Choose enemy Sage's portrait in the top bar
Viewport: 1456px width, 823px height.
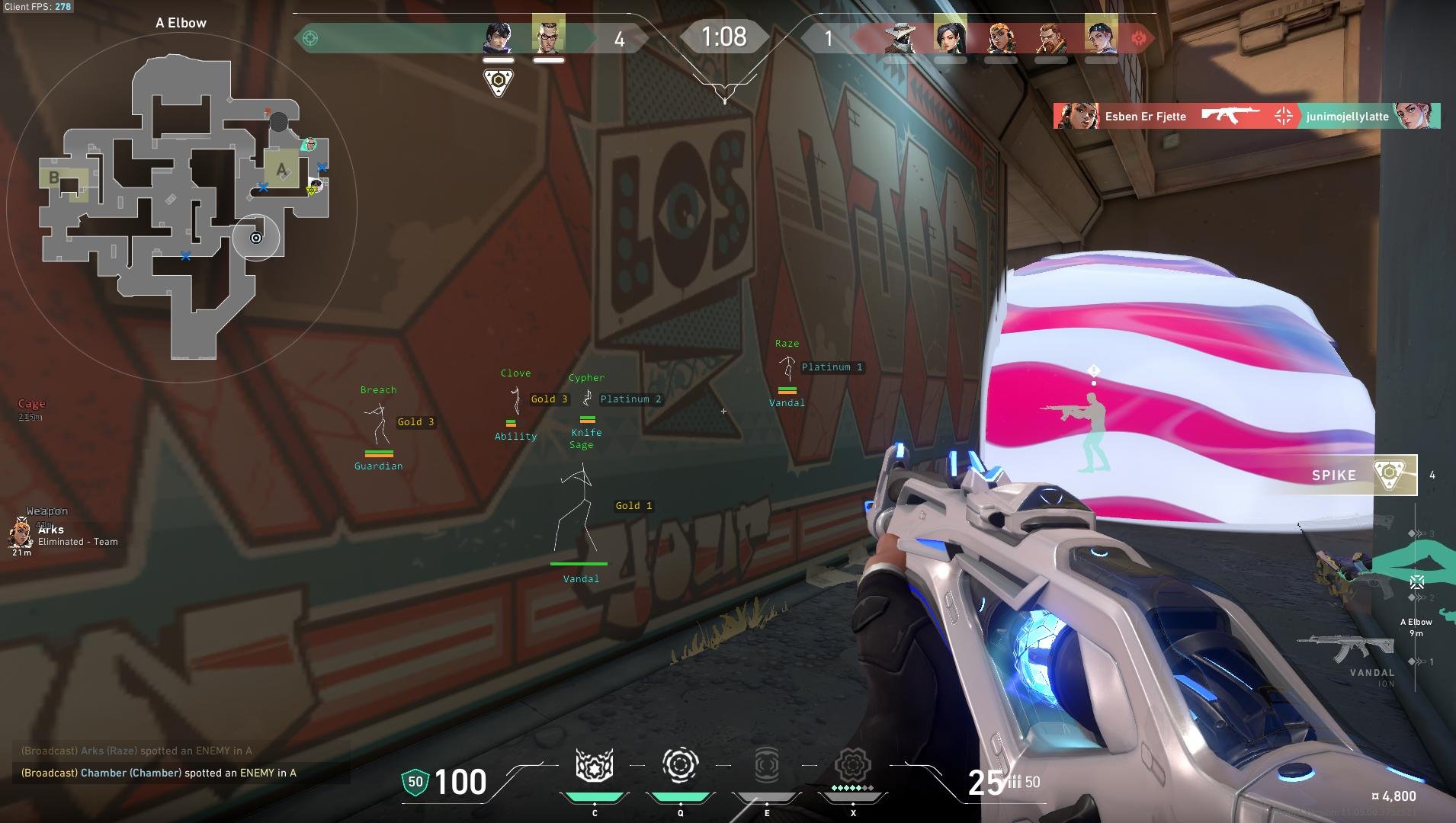(x=950, y=37)
